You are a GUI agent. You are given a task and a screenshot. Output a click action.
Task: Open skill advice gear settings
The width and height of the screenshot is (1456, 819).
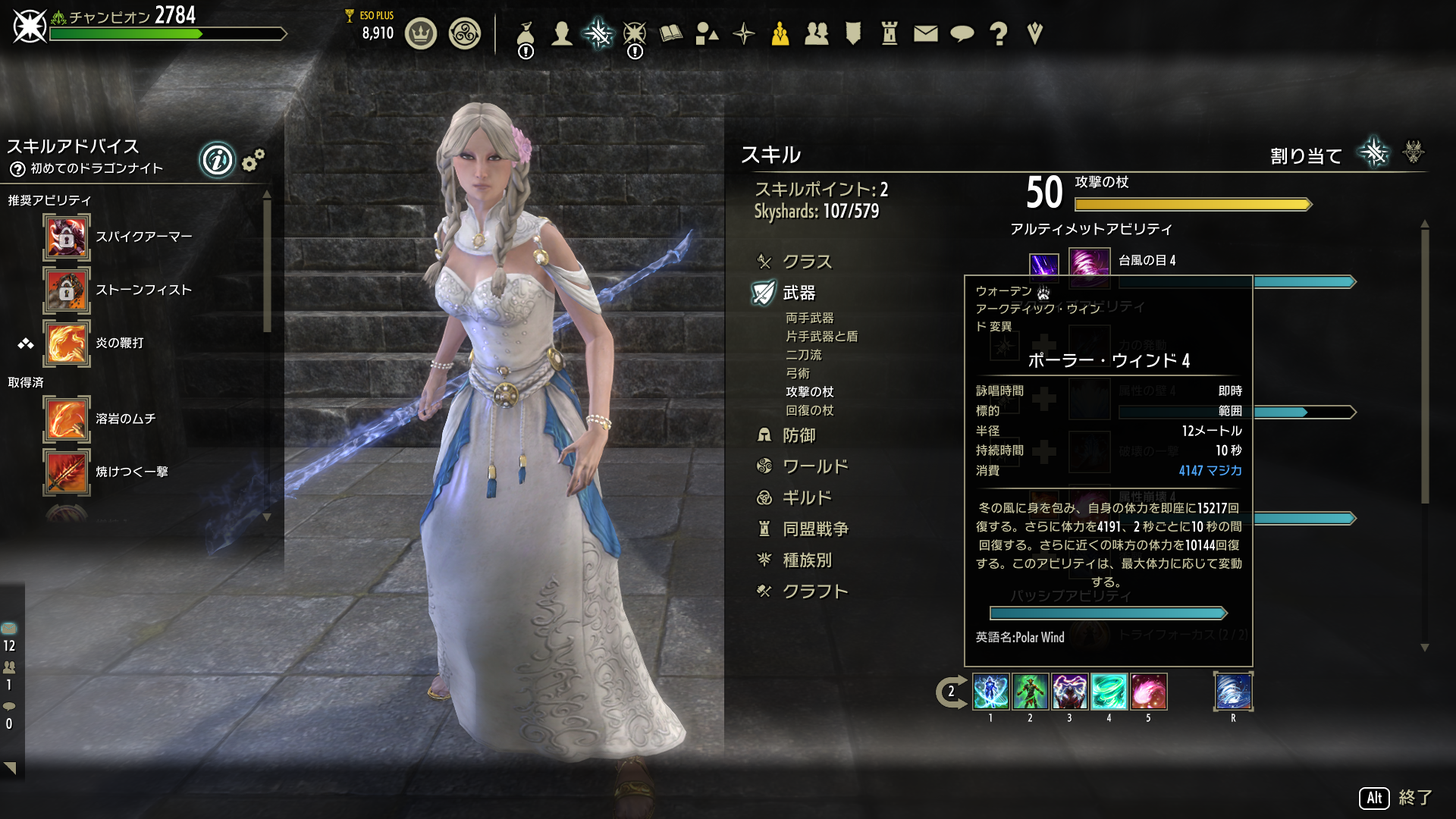[x=253, y=160]
